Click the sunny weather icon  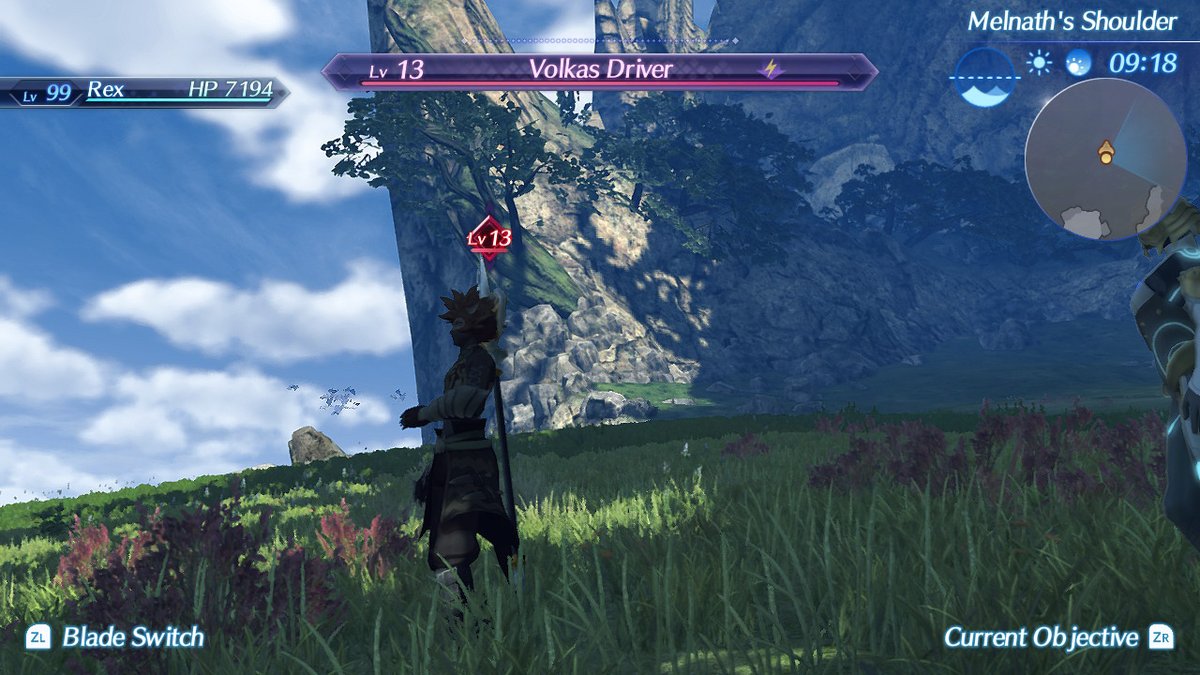[x=1040, y=64]
